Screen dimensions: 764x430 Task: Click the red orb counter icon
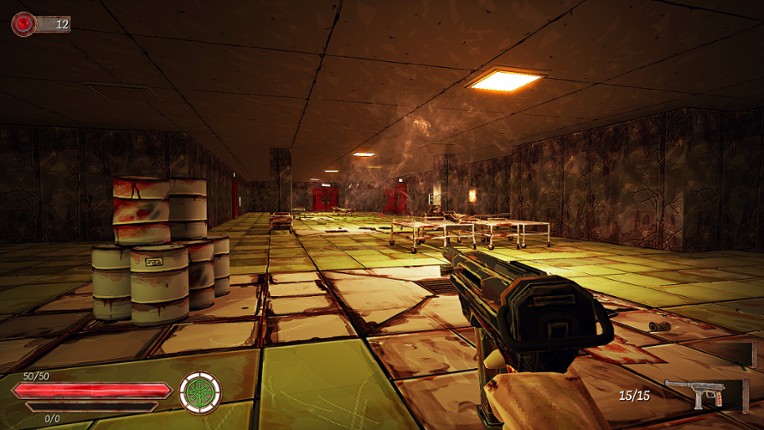pyautogui.click(x=23, y=23)
